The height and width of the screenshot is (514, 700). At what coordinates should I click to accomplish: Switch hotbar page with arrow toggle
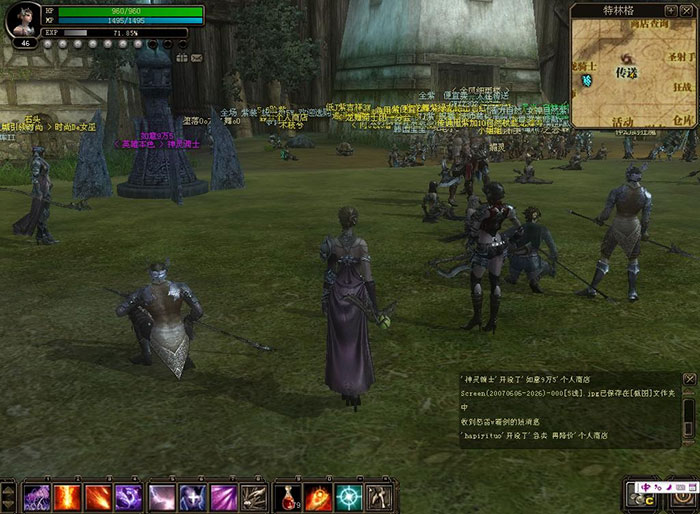[x=8, y=496]
